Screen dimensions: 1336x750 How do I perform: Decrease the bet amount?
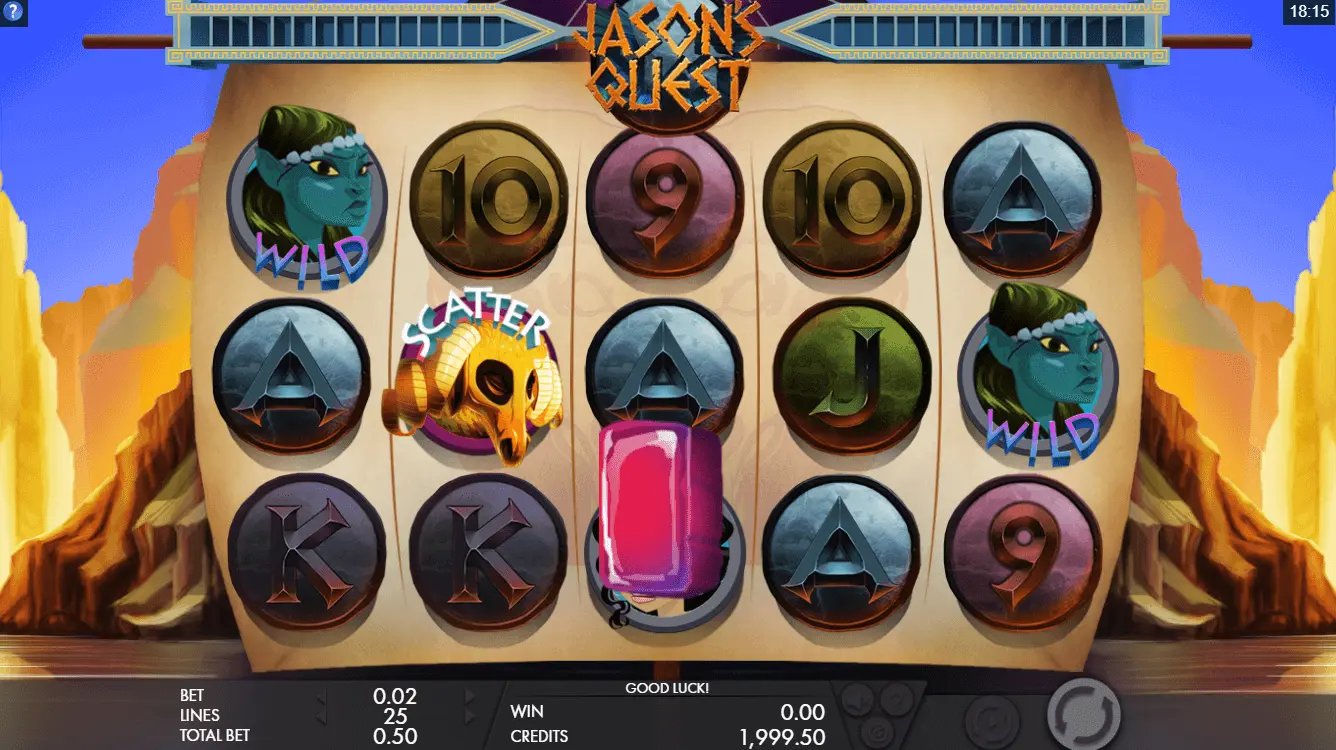[321, 696]
